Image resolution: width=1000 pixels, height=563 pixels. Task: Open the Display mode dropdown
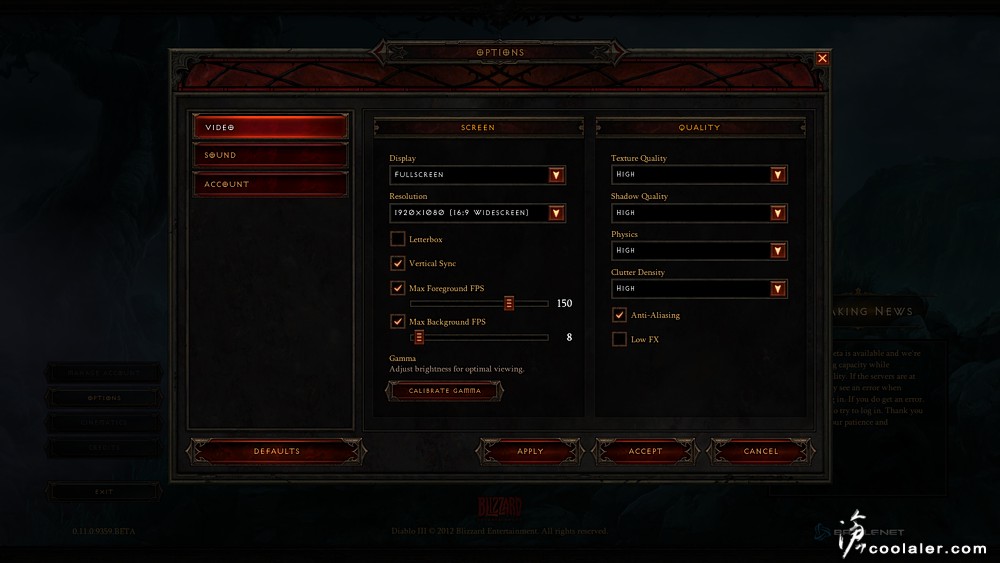pyautogui.click(x=556, y=175)
